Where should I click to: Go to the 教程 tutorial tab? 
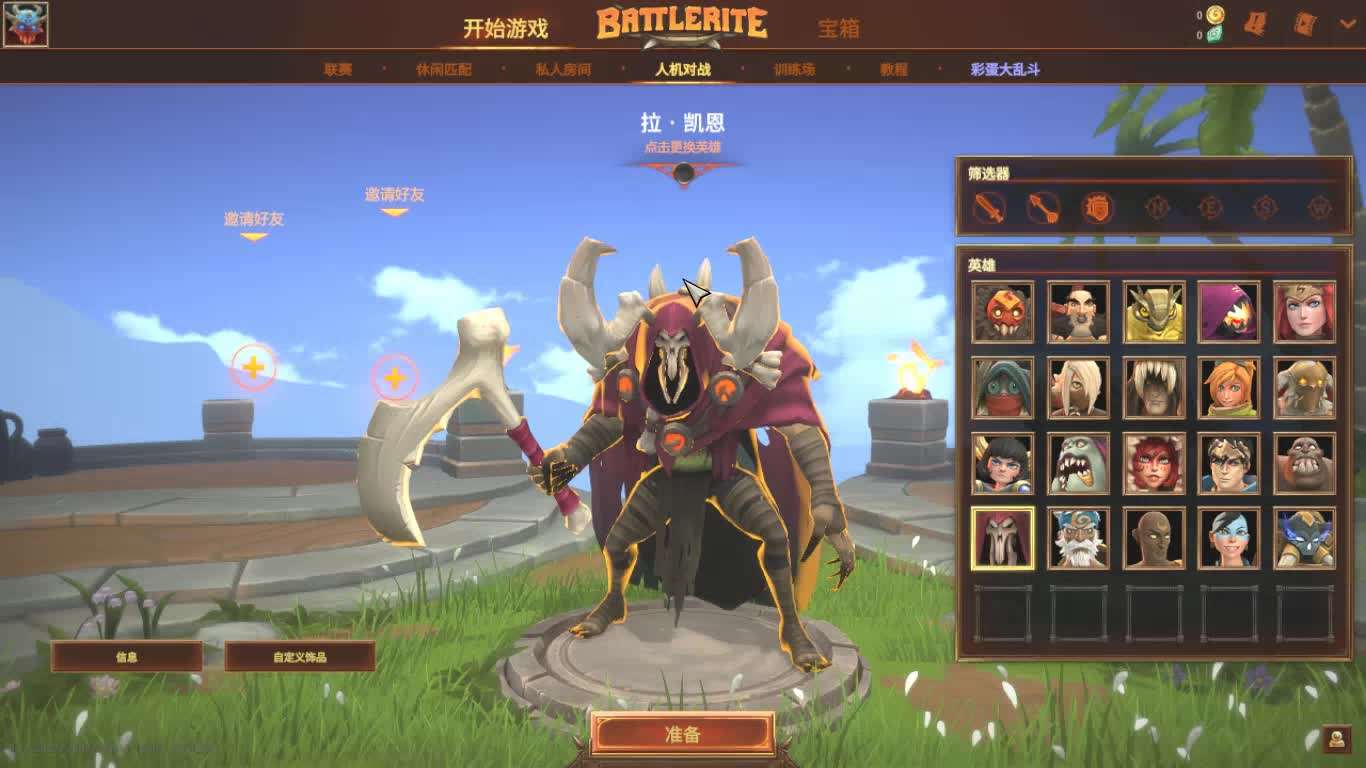tap(894, 70)
